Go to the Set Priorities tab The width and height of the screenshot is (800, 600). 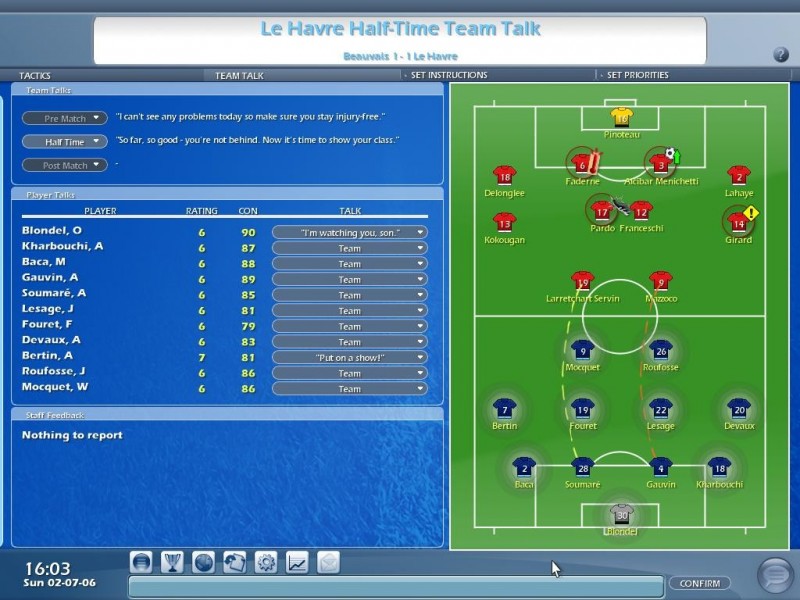click(x=638, y=75)
